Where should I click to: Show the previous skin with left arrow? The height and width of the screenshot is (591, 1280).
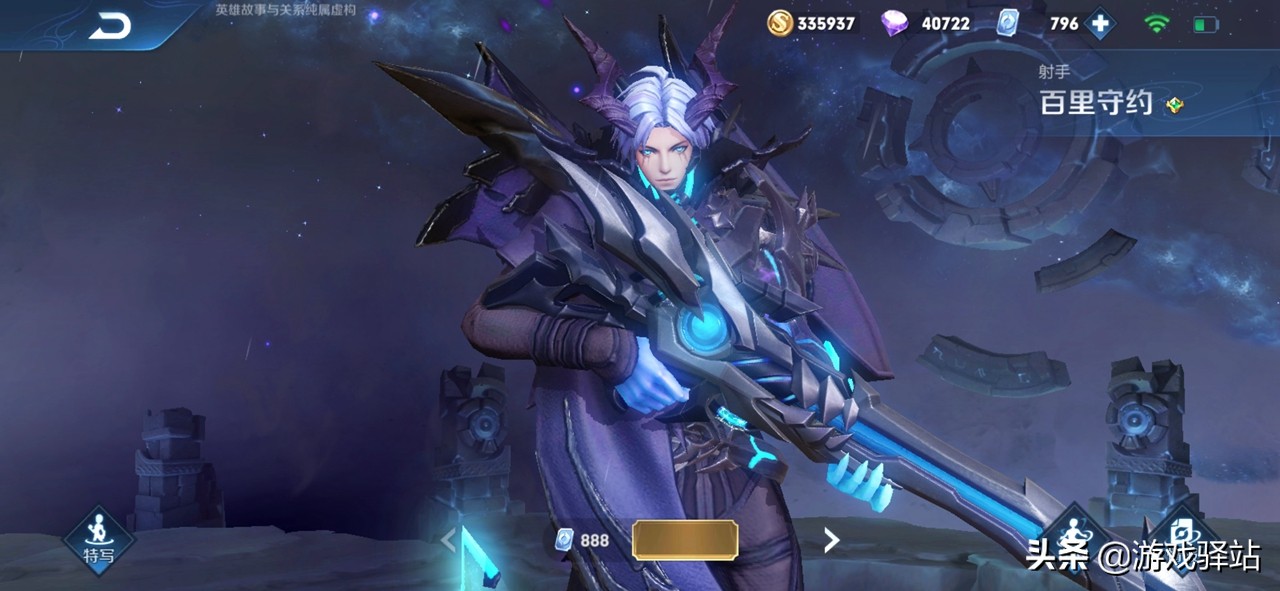(x=448, y=541)
